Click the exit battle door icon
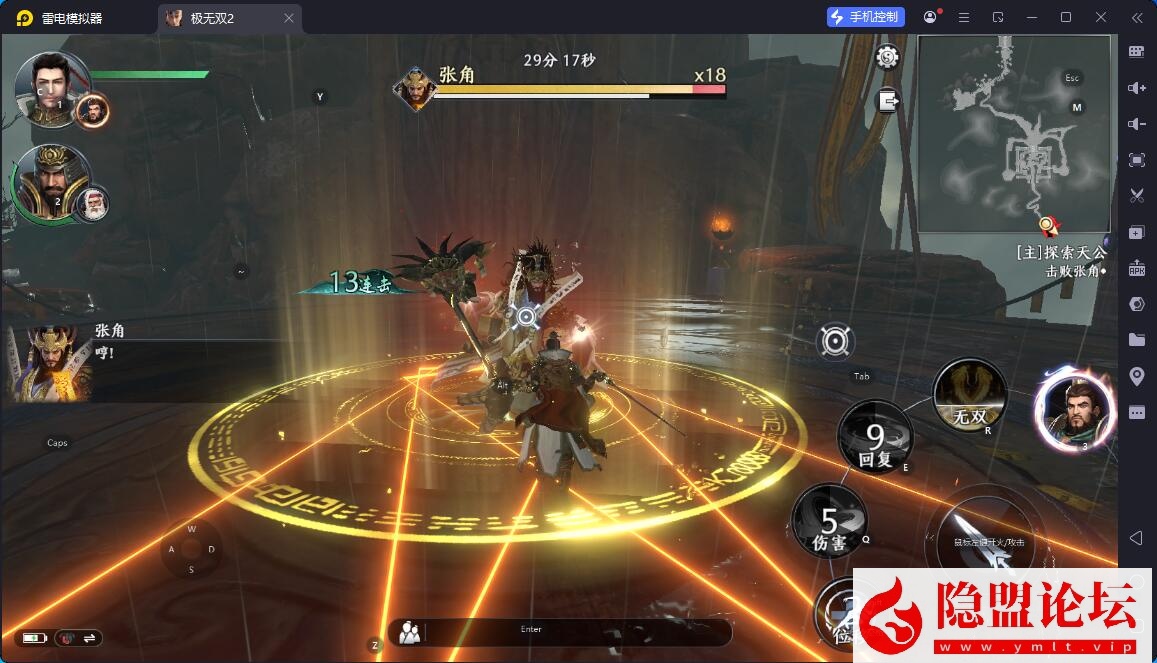The image size is (1157, 663). [x=887, y=100]
